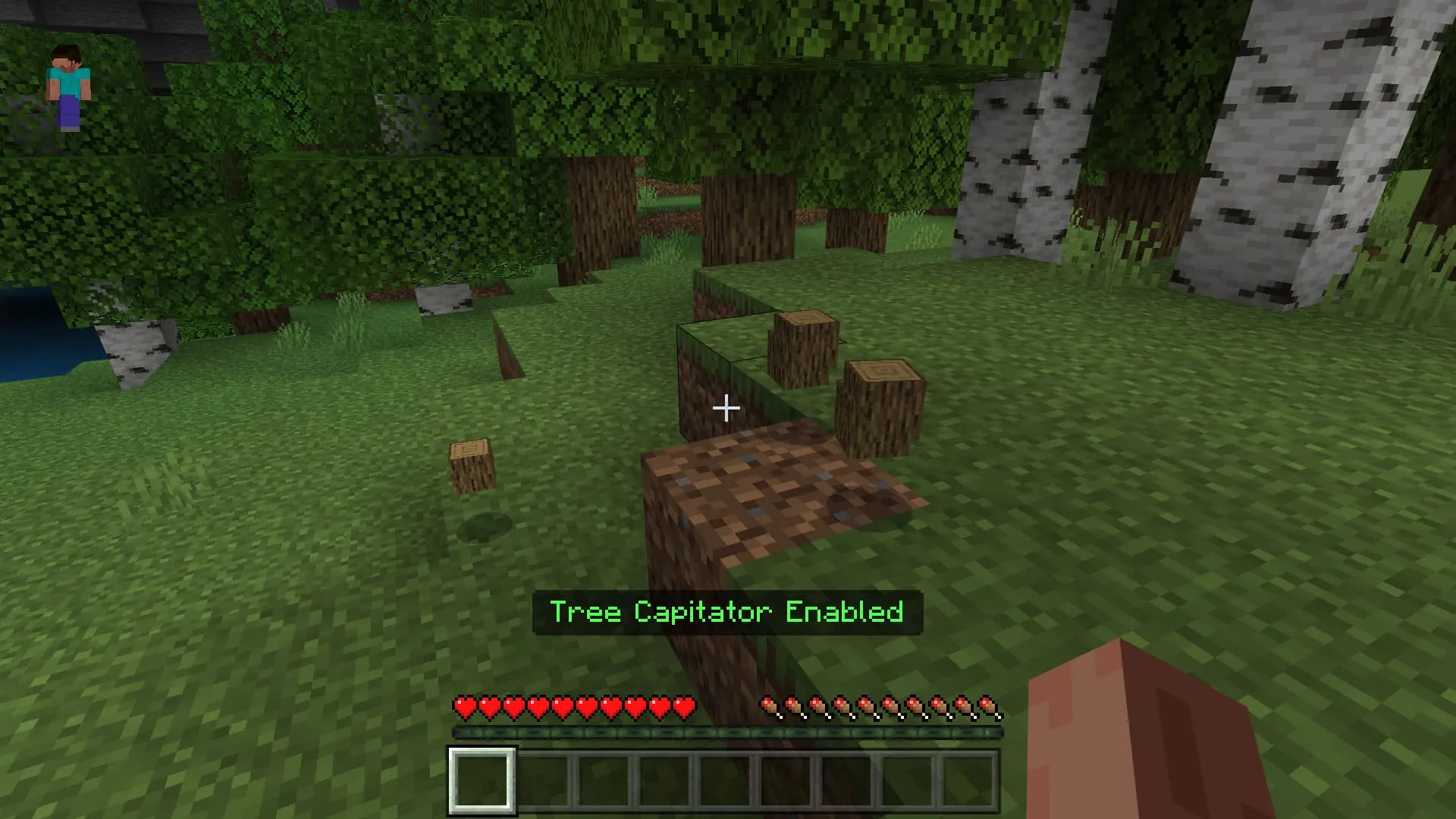The height and width of the screenshot is (819, 1456).
Task: Click the crosshair at screen center
Action: (x=726, y=409)
